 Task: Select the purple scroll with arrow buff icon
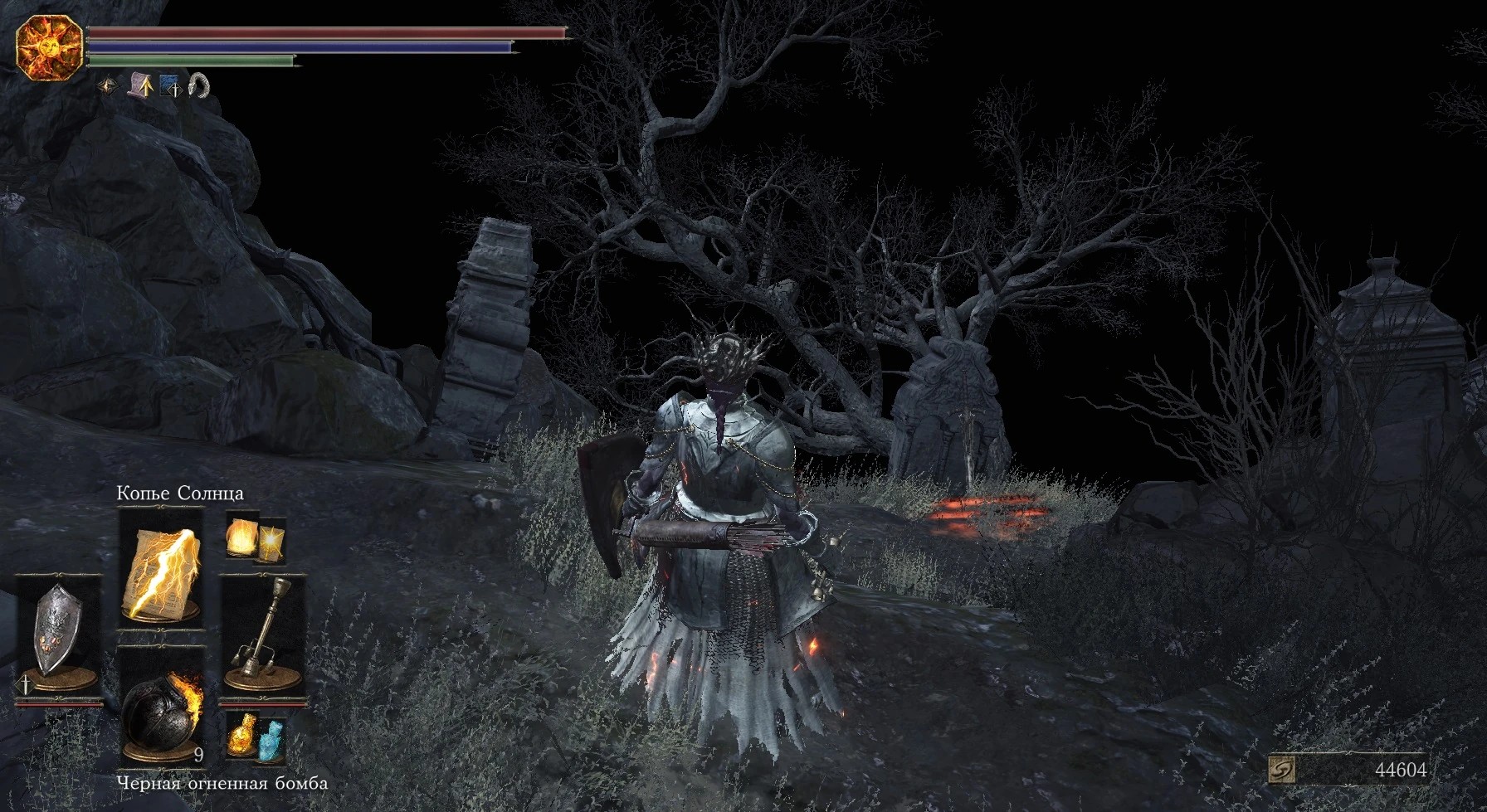pyautogui.click(x=139, y=85)
